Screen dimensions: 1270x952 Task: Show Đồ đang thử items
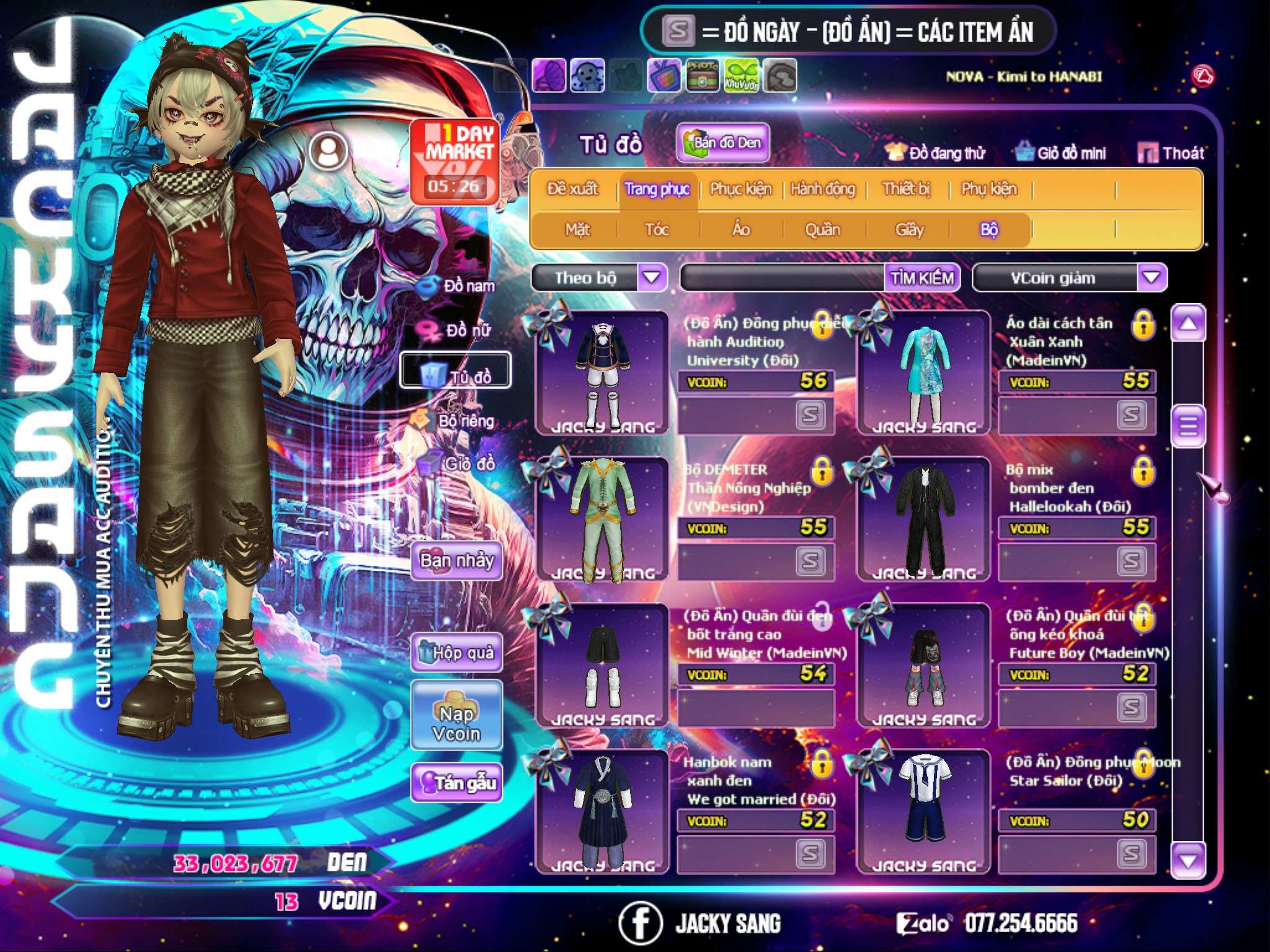936,152
